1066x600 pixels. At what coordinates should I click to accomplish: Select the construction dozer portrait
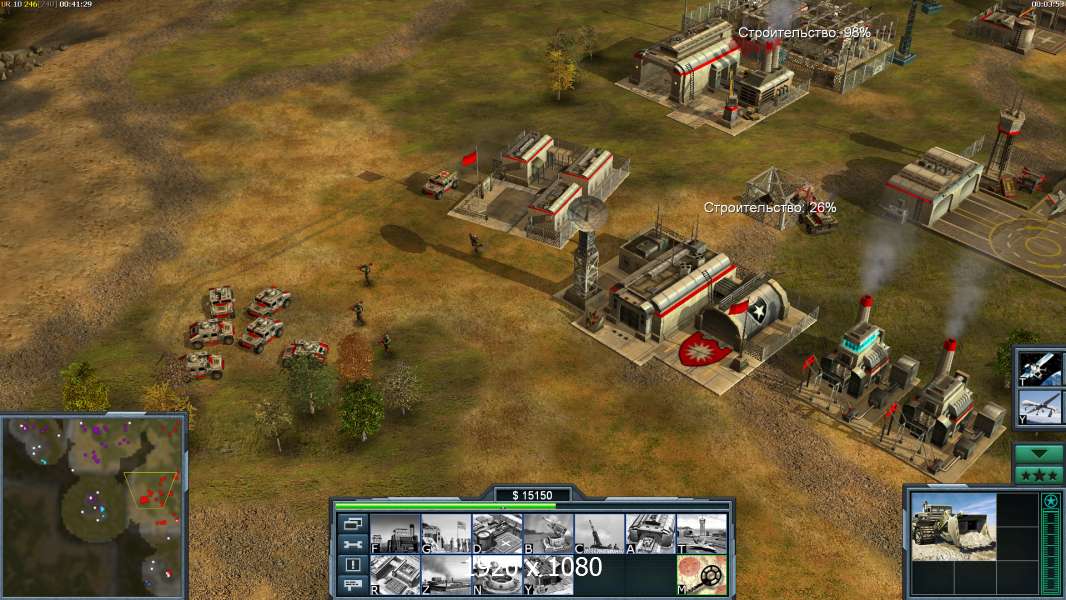953,527
